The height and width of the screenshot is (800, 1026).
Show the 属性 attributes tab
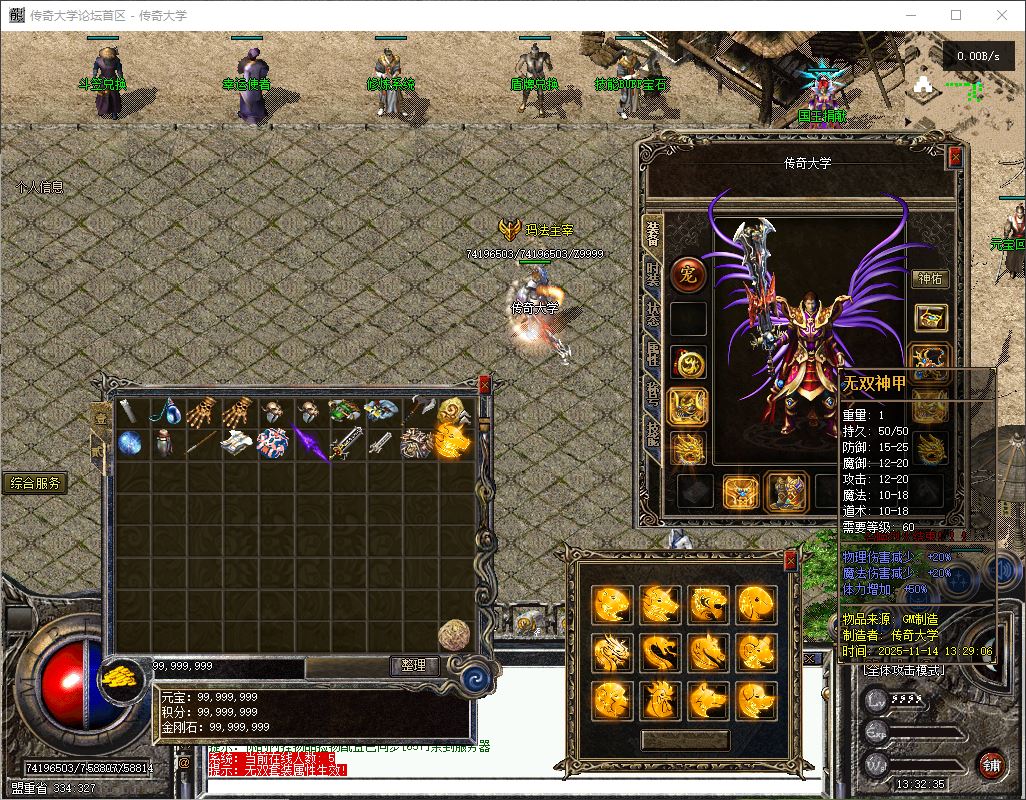(653, 351)
